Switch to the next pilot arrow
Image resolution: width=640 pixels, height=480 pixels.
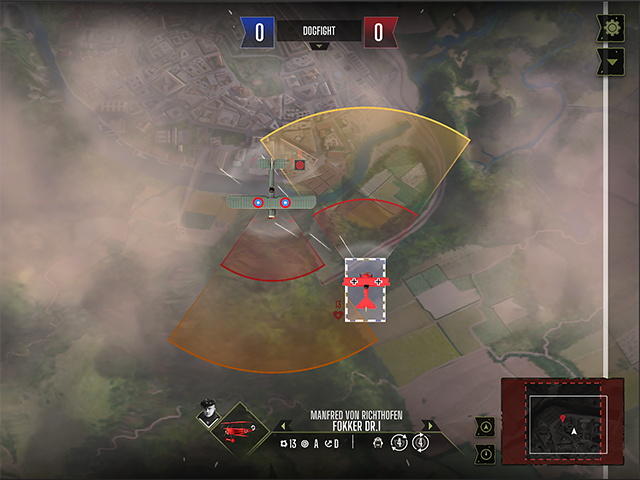coord(427,425)
